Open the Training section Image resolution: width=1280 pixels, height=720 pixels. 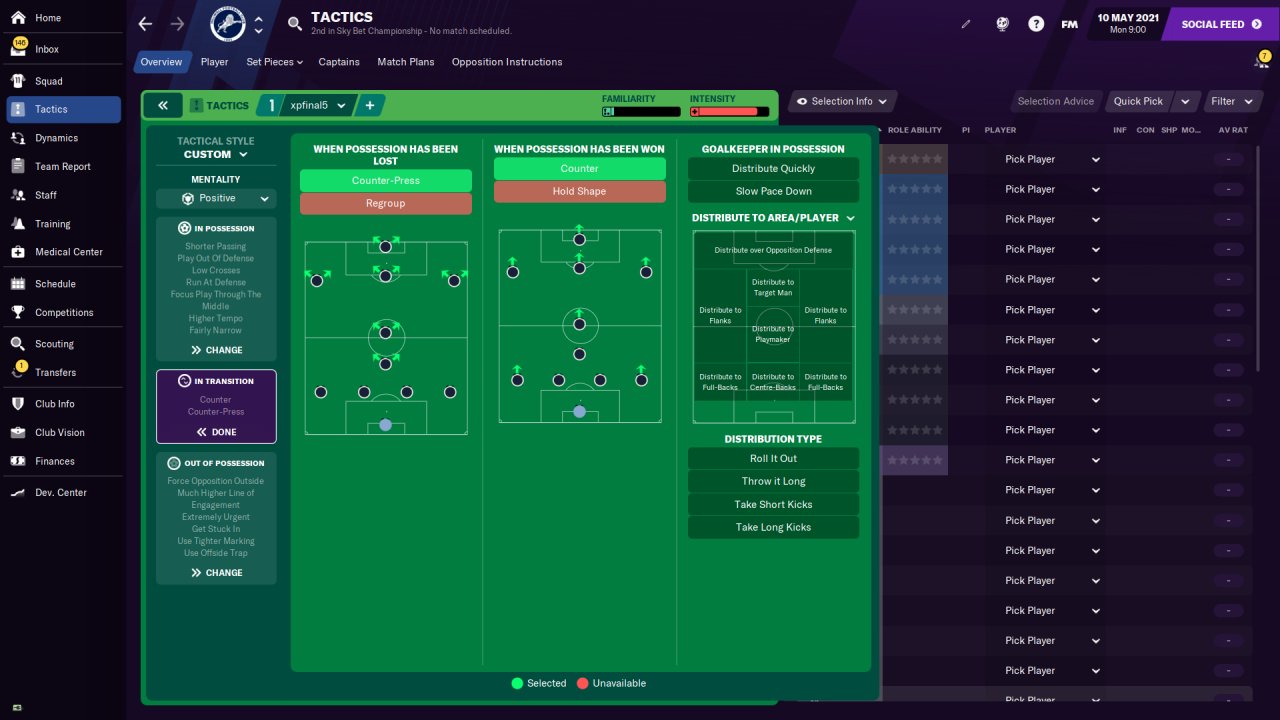coord(53,224)
